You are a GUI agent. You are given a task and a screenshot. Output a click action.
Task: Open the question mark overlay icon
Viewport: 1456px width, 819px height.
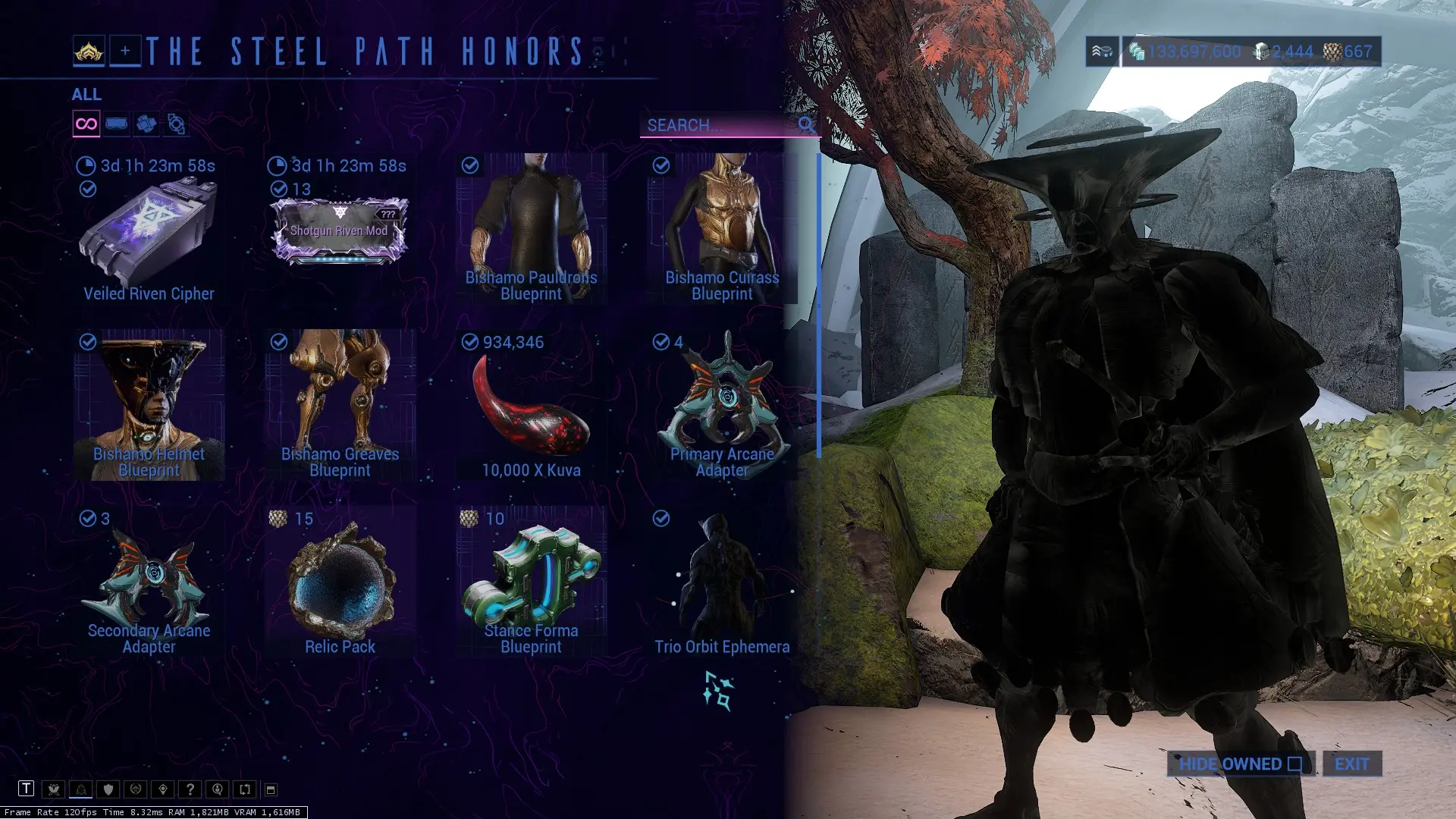(190, 789)
